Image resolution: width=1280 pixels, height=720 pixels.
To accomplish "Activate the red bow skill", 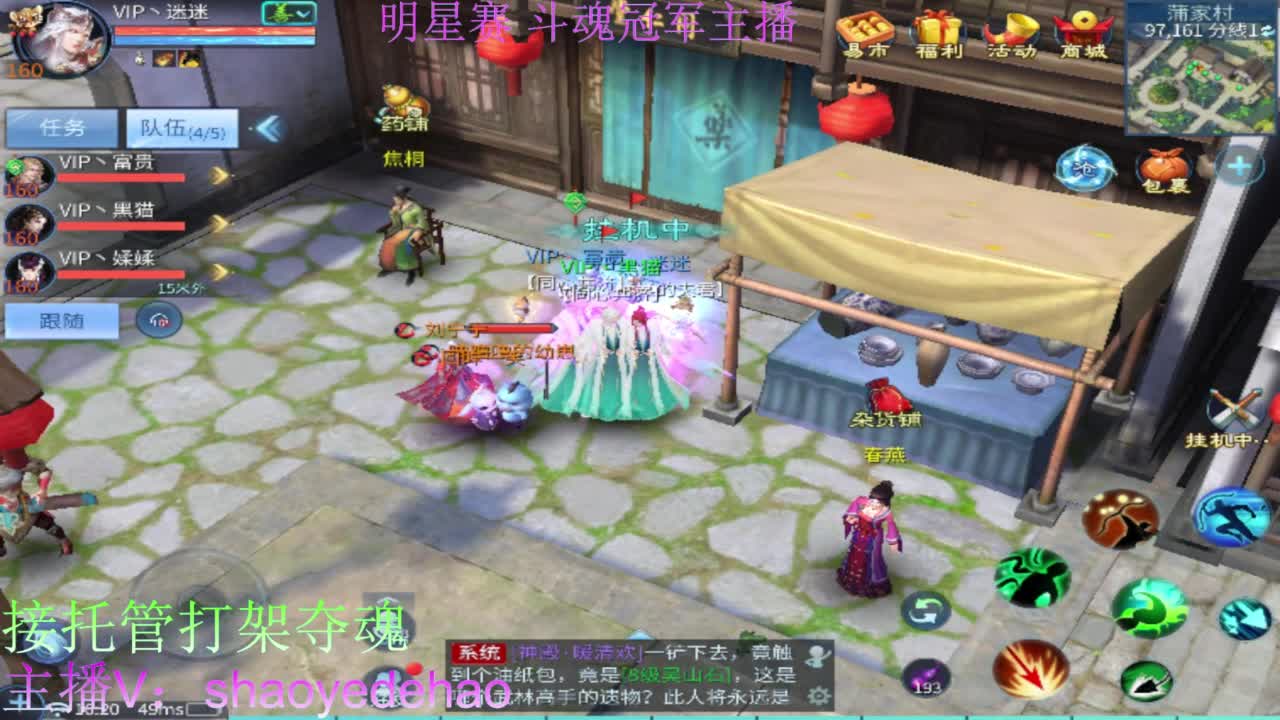I will tap(1120, 519).
